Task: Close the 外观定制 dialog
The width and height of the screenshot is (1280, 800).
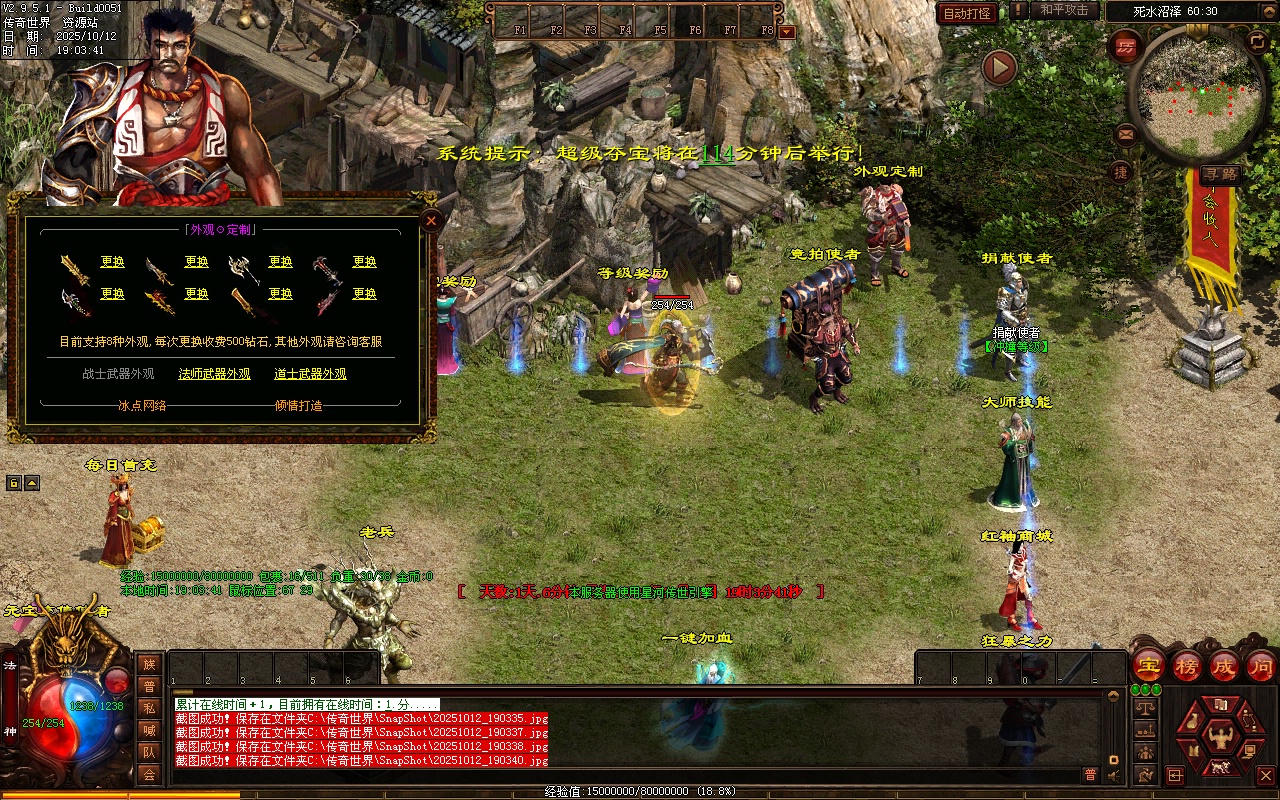Action: (x=431, y=220)
